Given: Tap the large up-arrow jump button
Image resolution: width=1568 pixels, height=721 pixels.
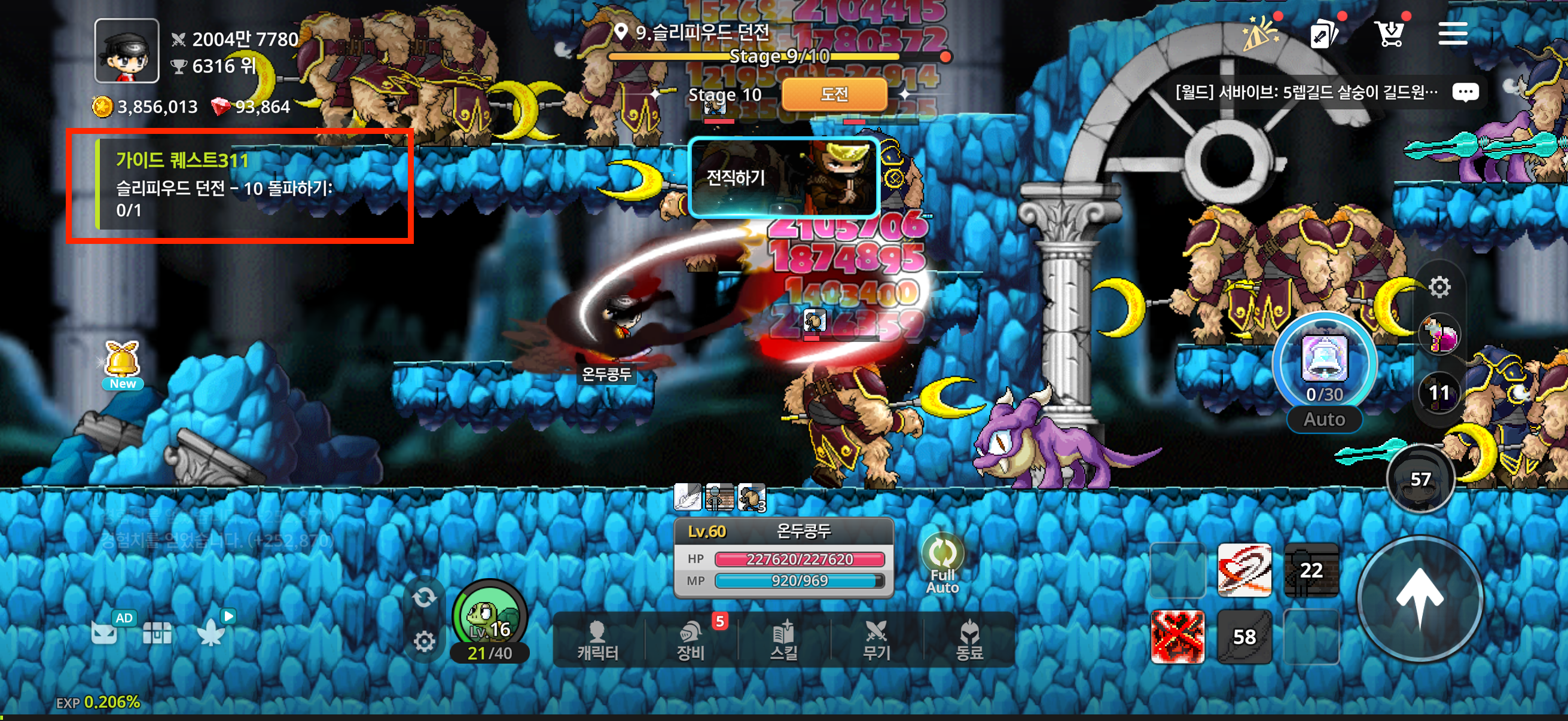Looking at the screenshot, I should (x=1420, y=598).
